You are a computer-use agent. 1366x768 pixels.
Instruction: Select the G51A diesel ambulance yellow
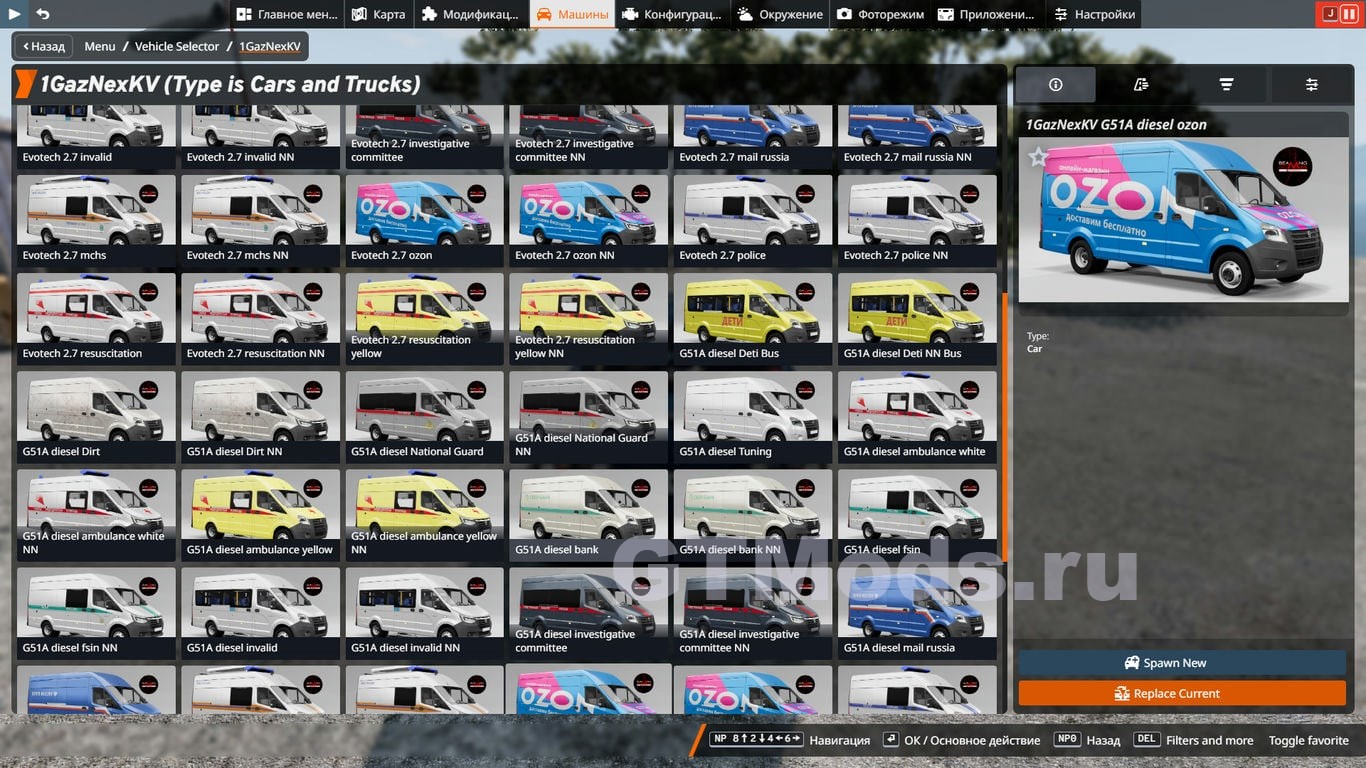(x=260, y=513)
